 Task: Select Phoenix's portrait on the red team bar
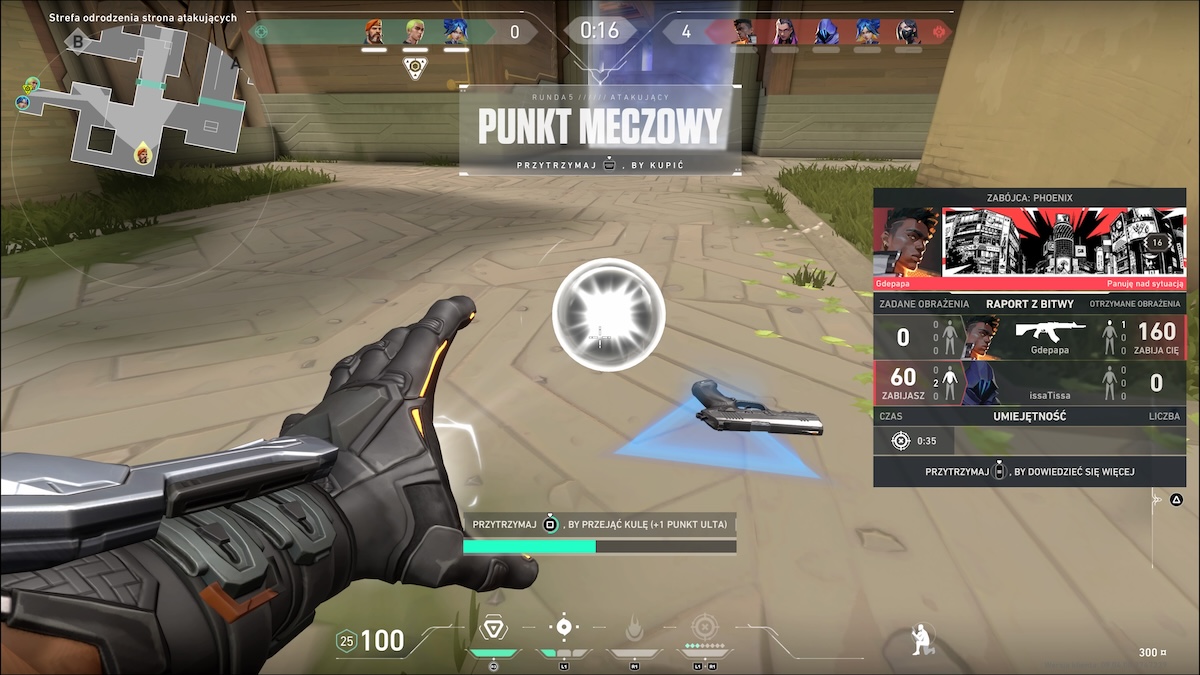point(744,32)
